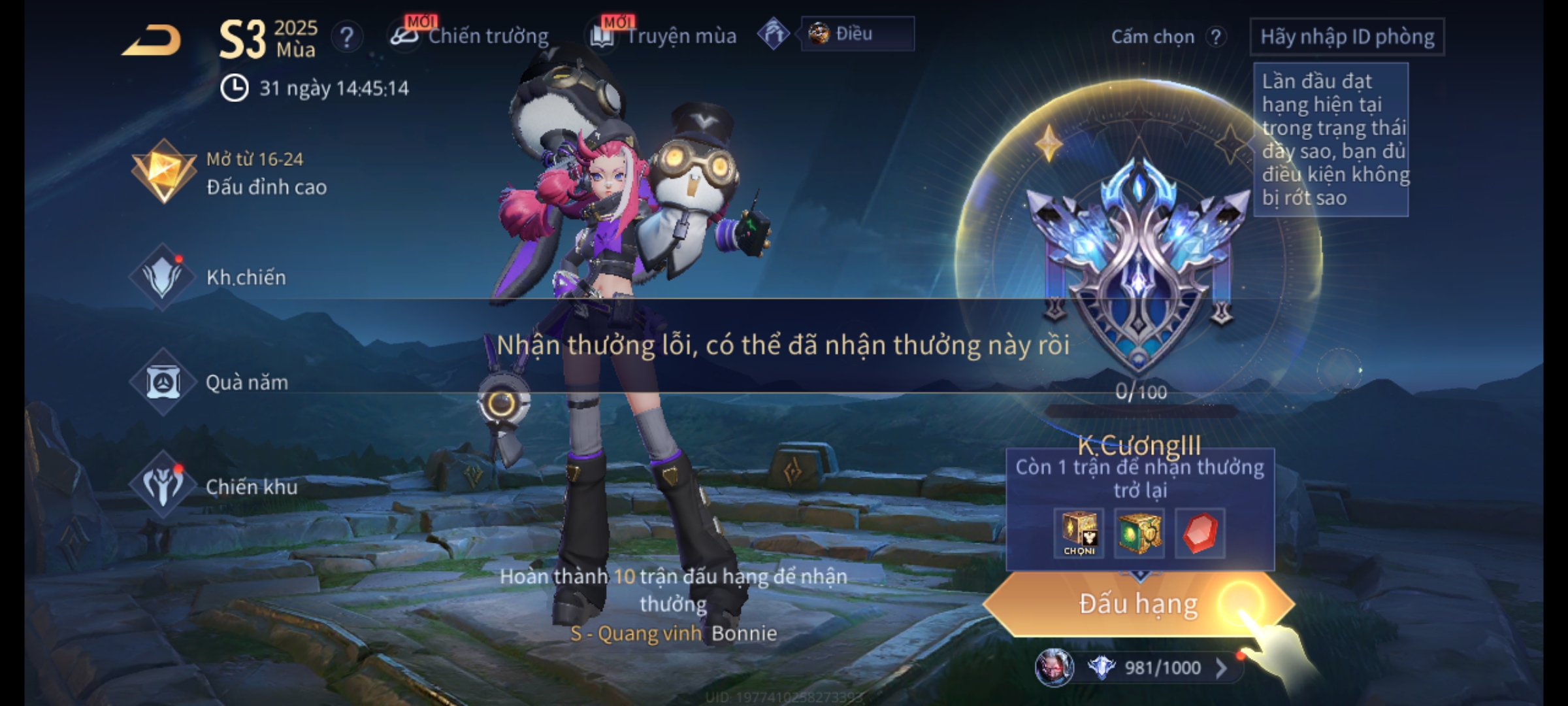Screen dimensions: 1568x706
Task: Select the Điều hero role selector
Action: pos(856,34)
